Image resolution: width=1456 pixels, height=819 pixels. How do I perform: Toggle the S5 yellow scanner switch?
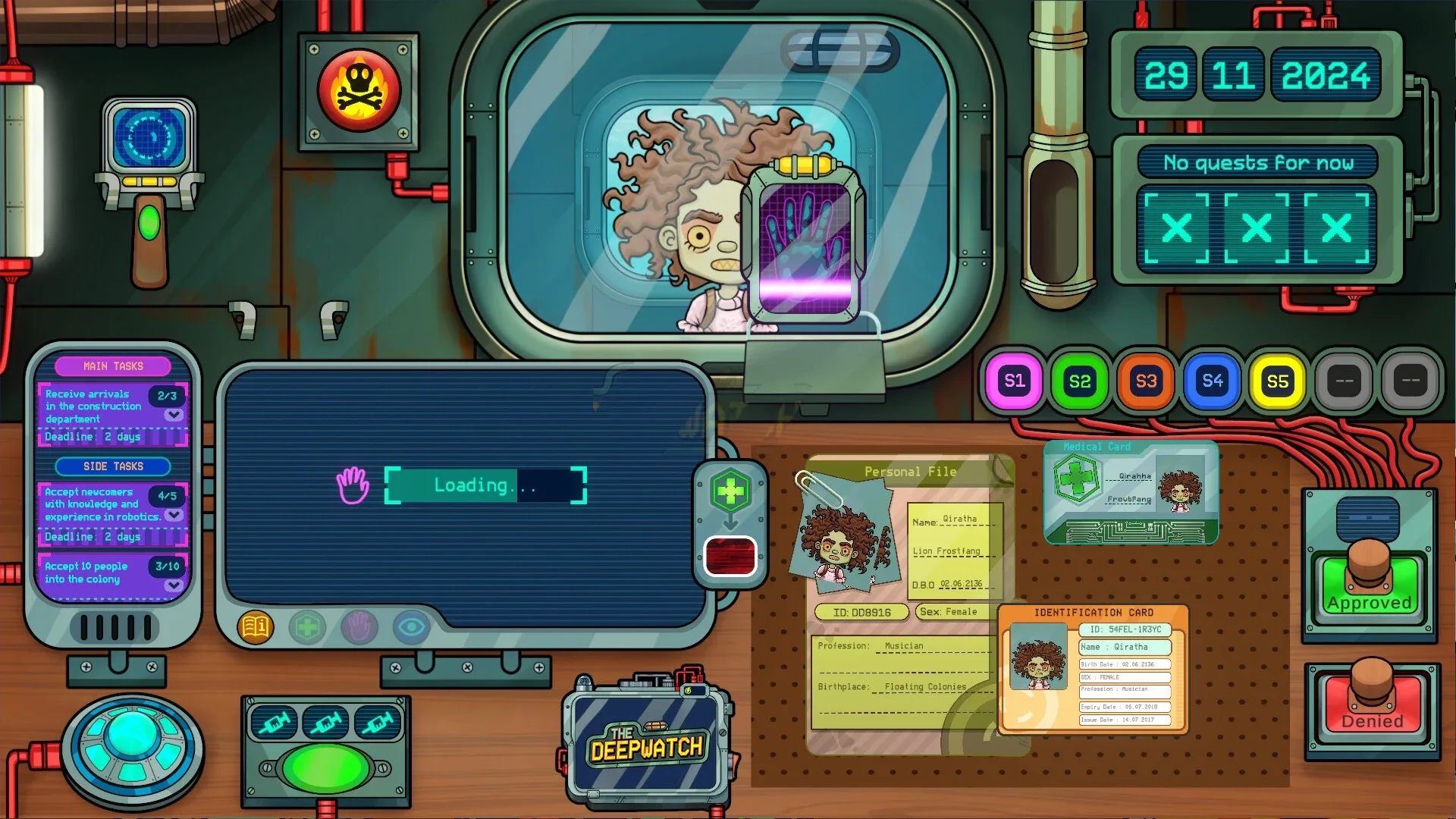pos(1278,381)
